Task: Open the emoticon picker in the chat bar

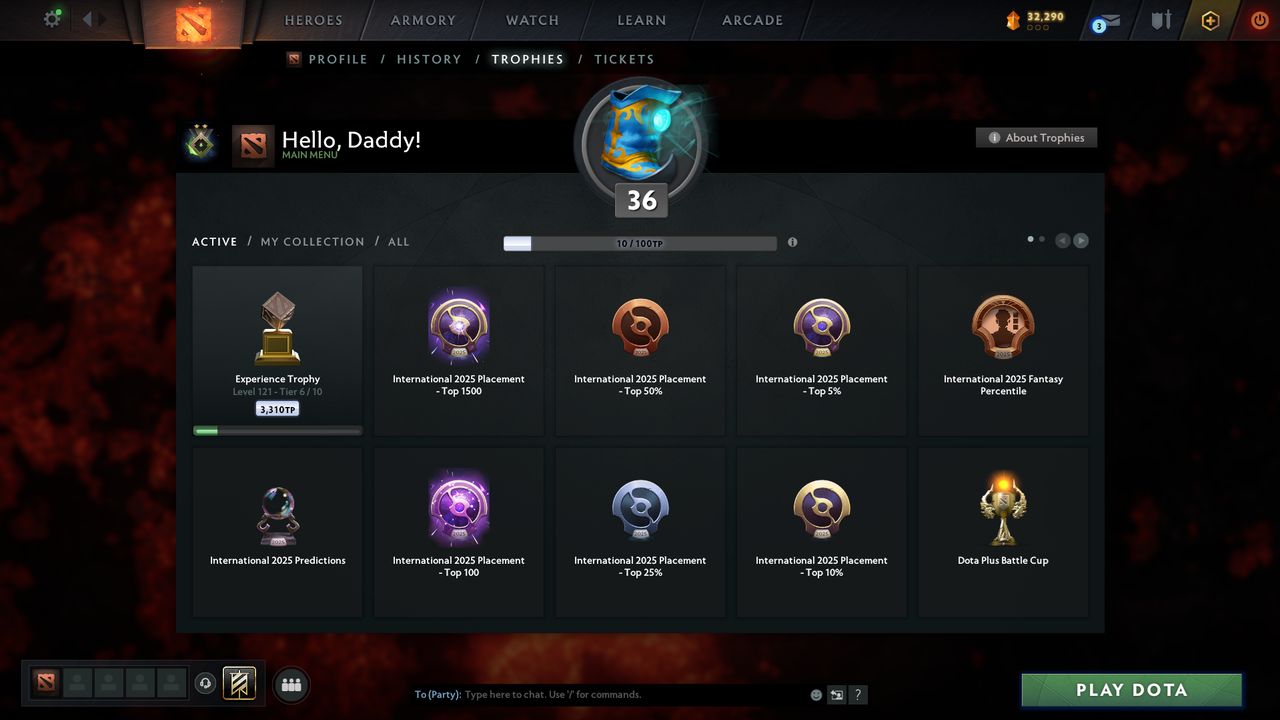Action: click(x=816, y=694)
